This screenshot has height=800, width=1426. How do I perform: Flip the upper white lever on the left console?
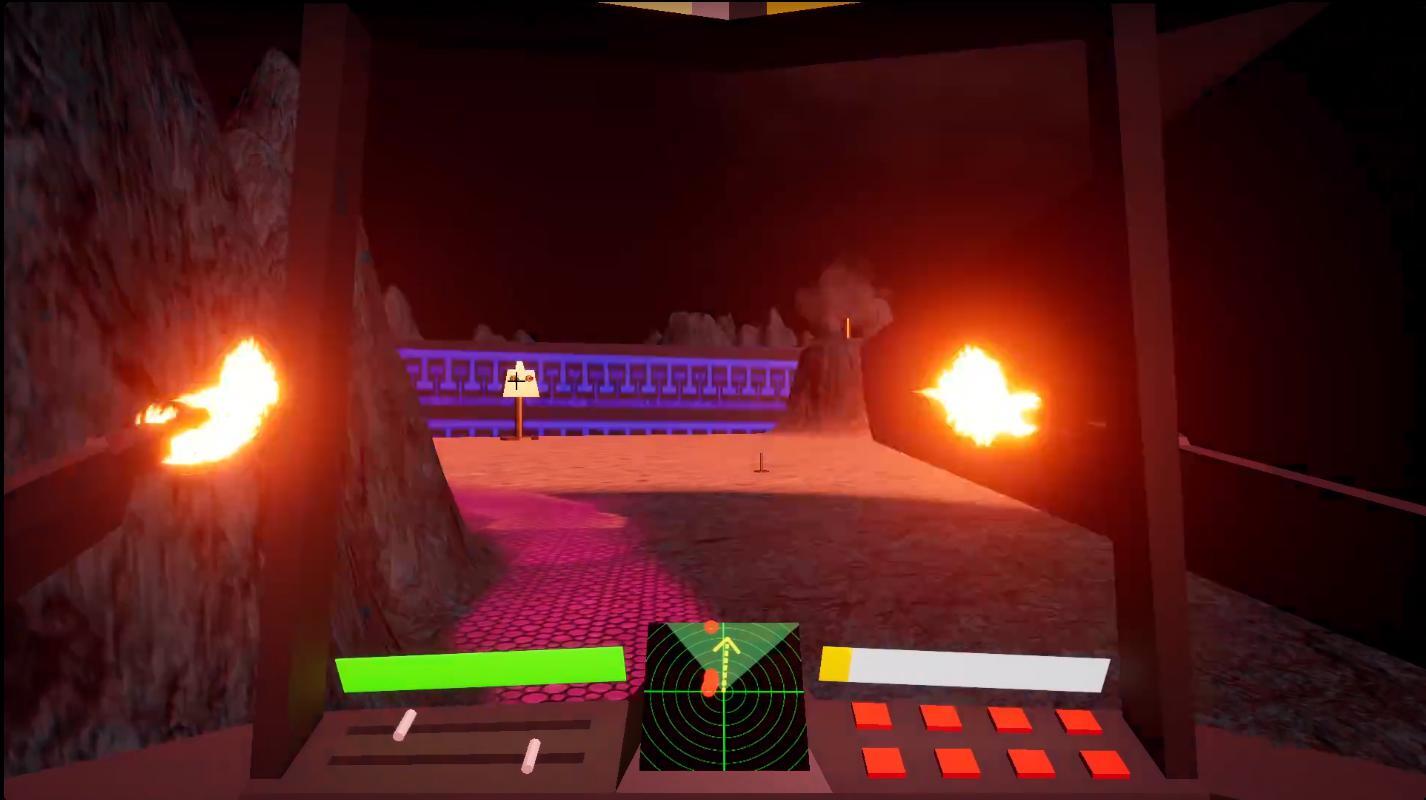(405, 725)
